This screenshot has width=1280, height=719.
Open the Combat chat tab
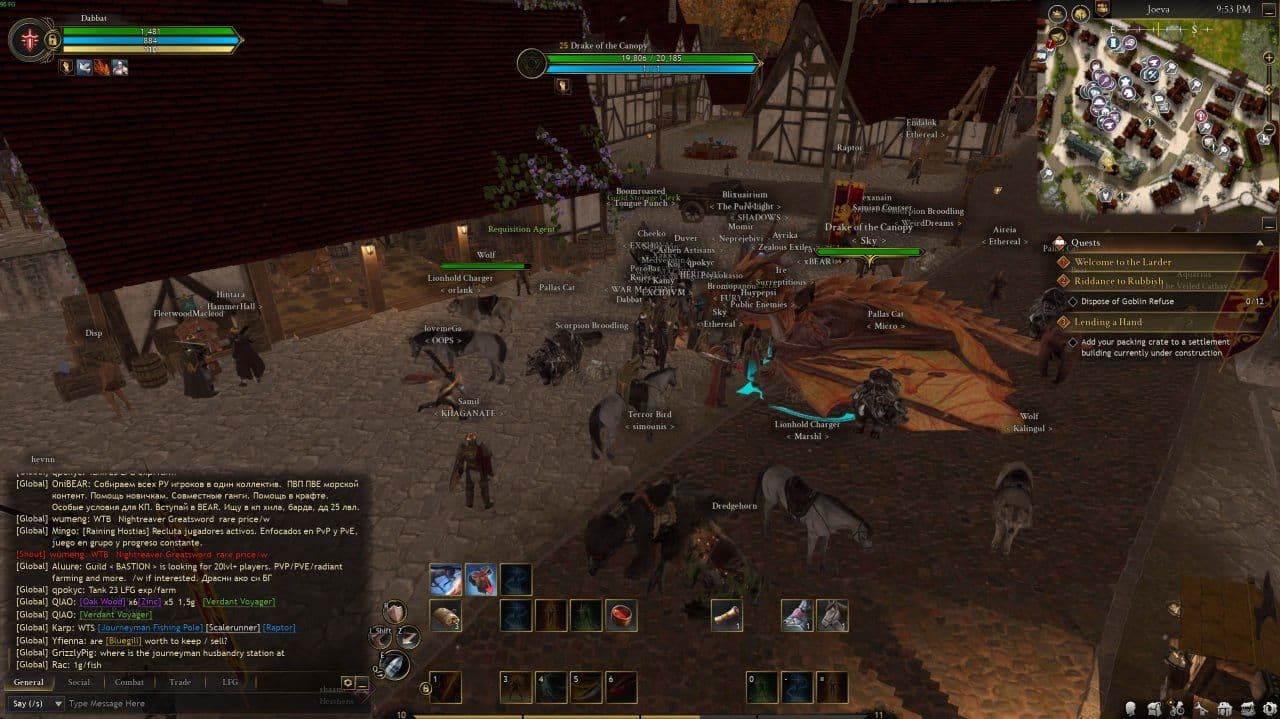coord(129,682)
